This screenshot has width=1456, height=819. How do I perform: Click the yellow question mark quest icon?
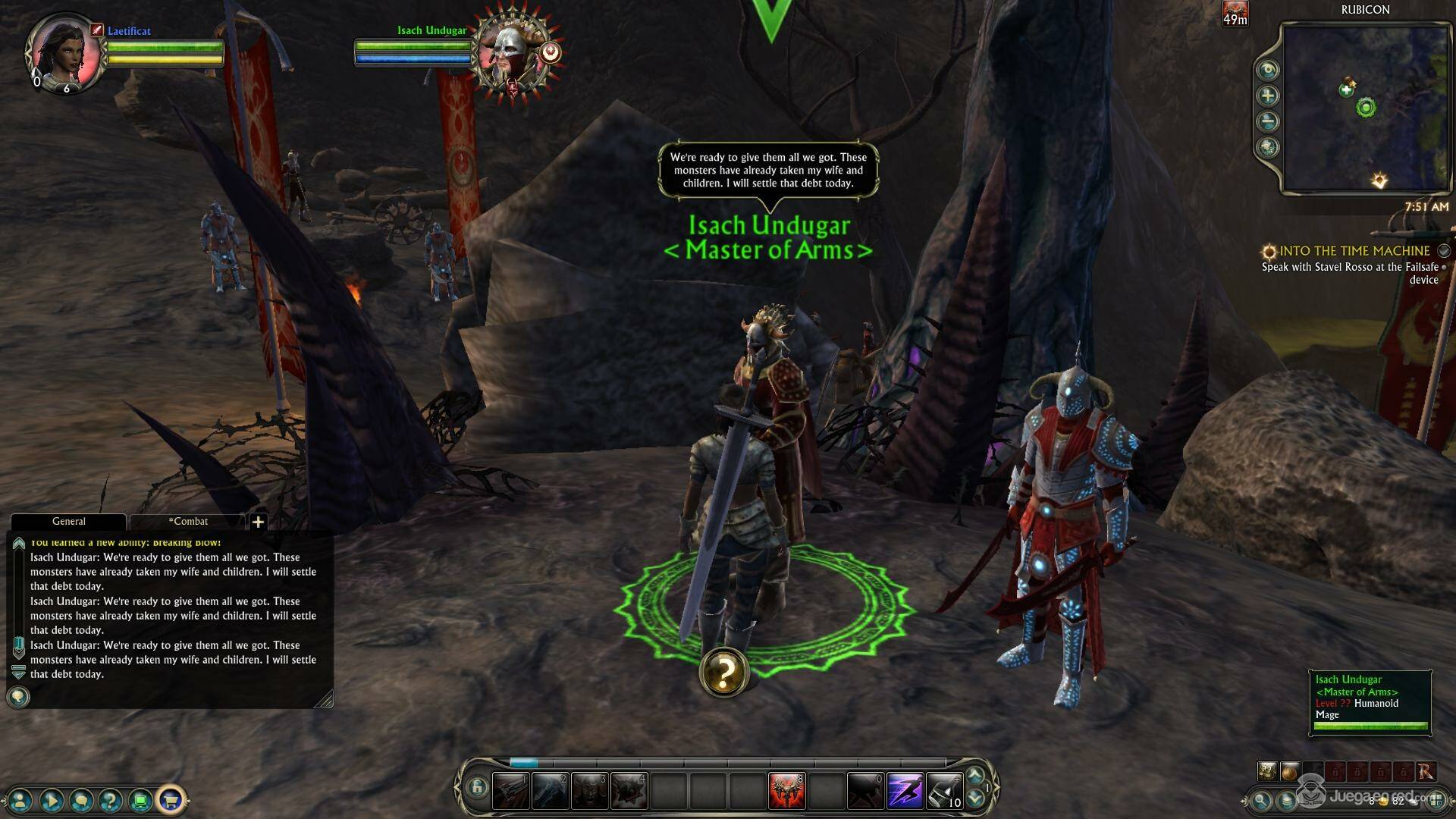(x=724, y=672)
